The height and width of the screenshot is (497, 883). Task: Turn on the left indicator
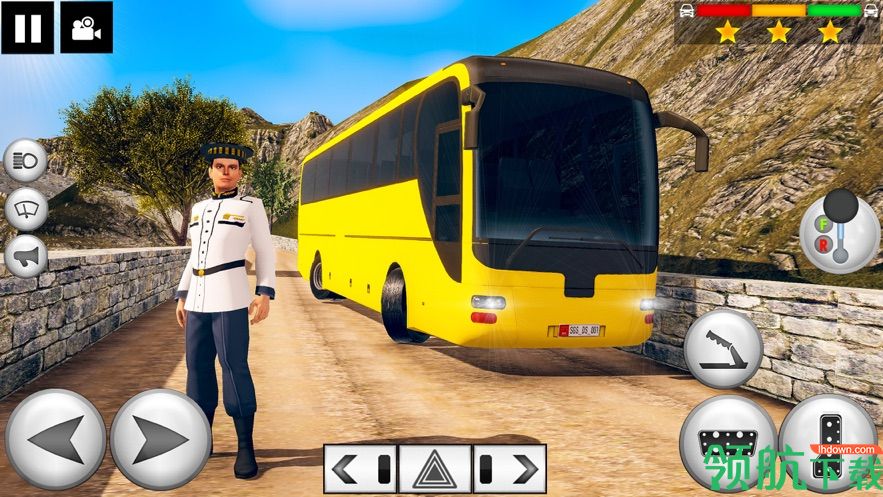click(x=360, y=468)
